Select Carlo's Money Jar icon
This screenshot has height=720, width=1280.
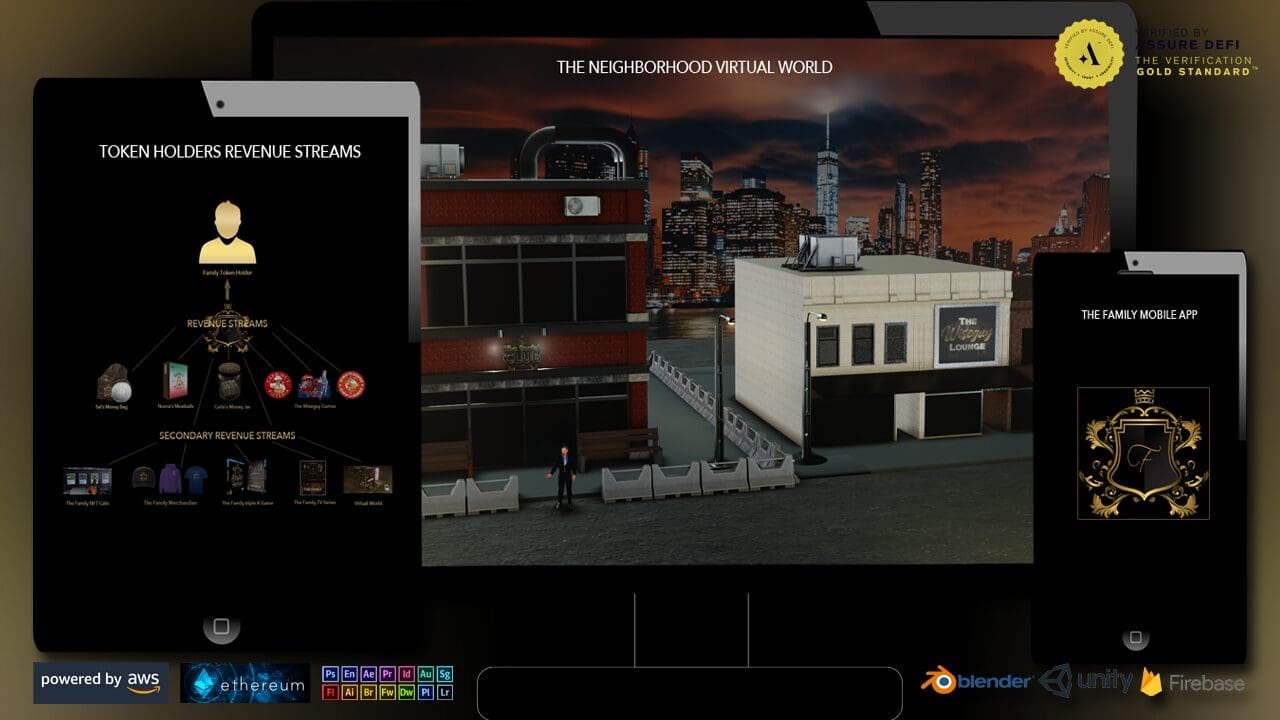[x=229, y=381]
